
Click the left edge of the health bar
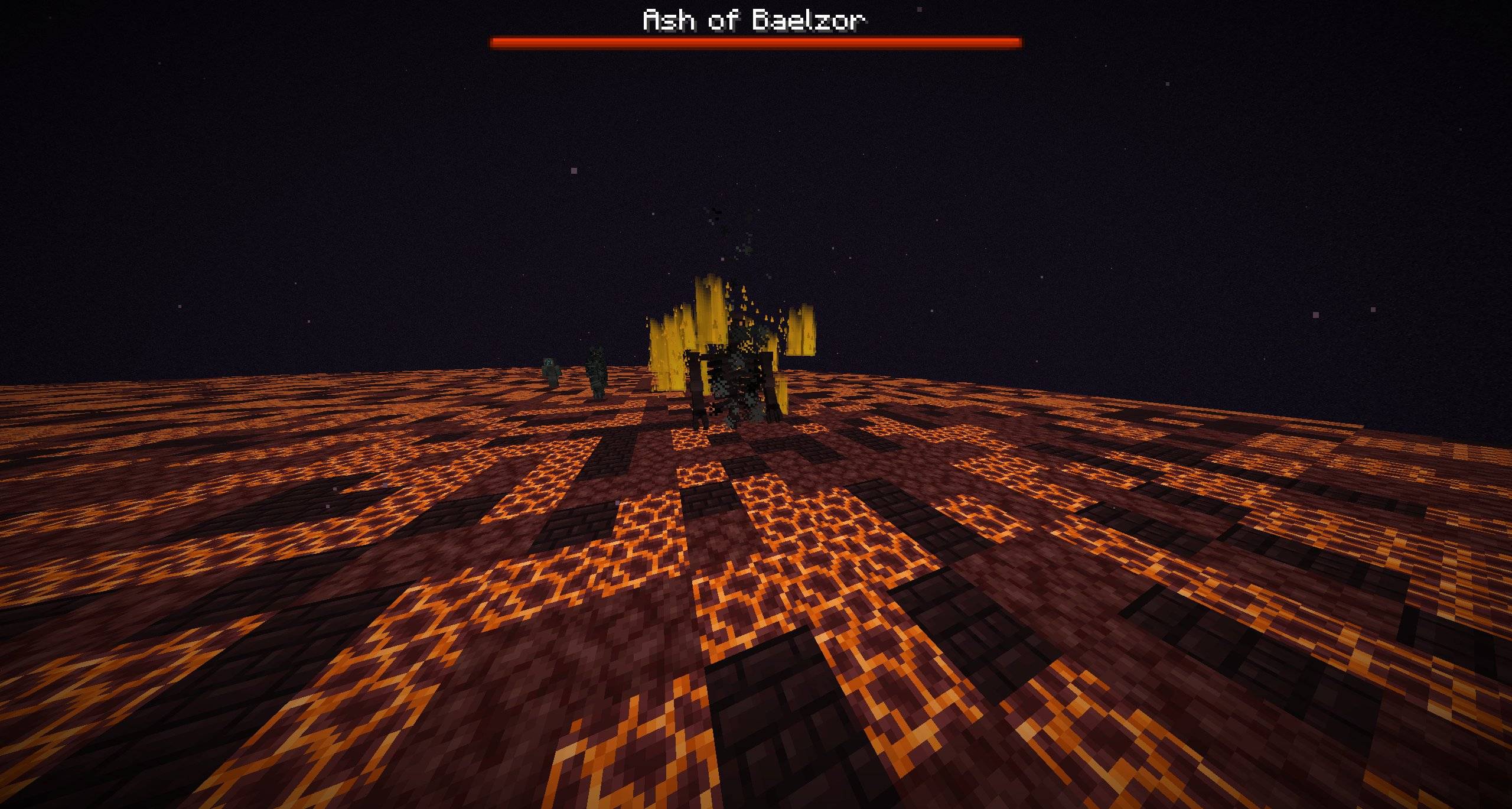tap(495, 42)
